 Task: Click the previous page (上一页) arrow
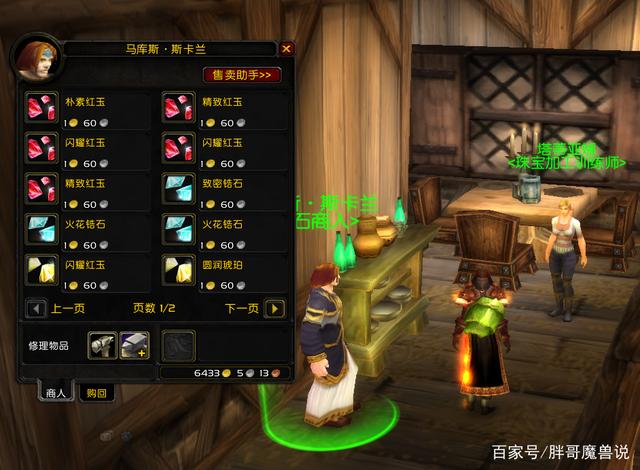coord(37,308)
